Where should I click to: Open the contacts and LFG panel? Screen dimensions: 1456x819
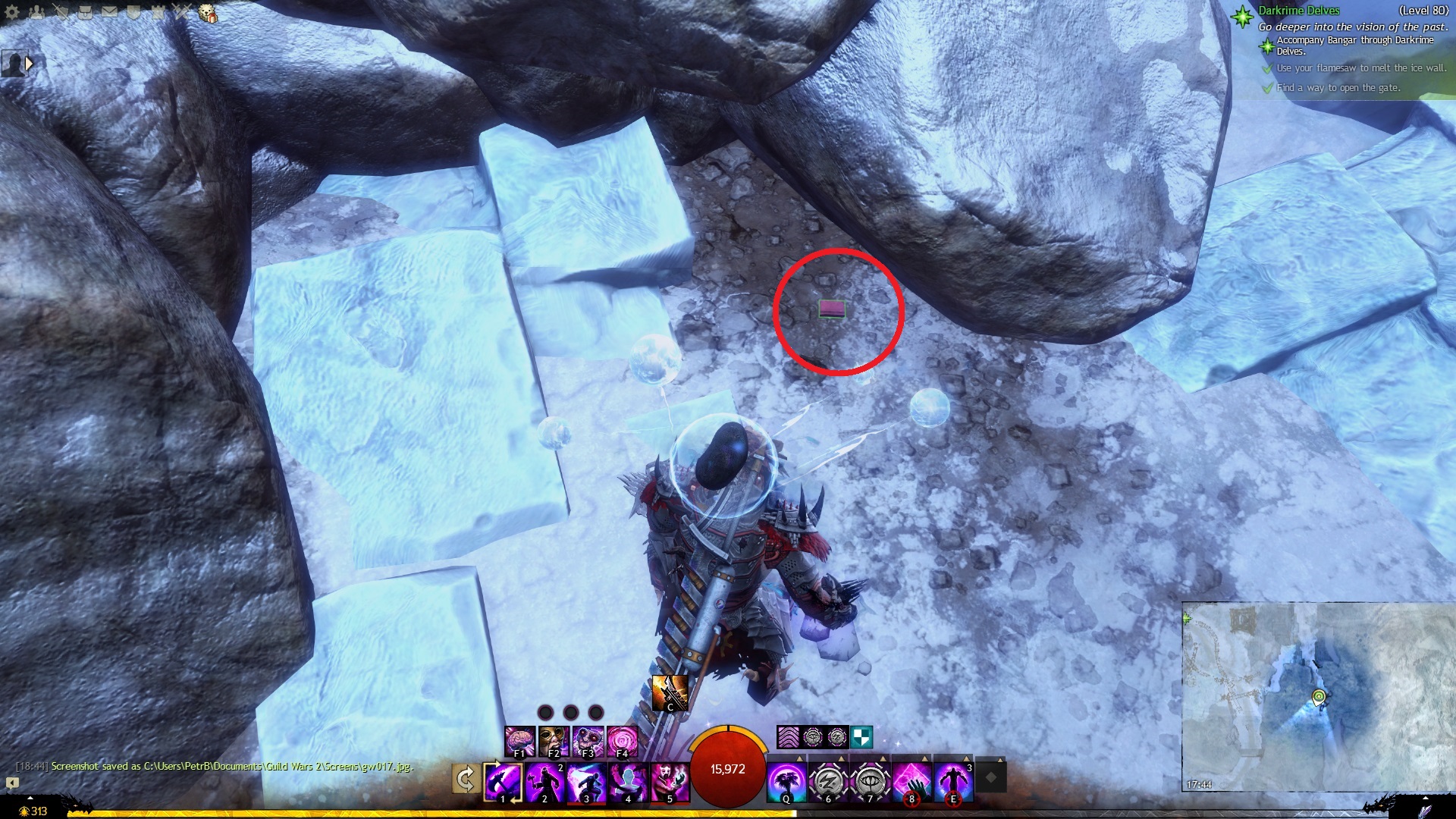[36, 12]
